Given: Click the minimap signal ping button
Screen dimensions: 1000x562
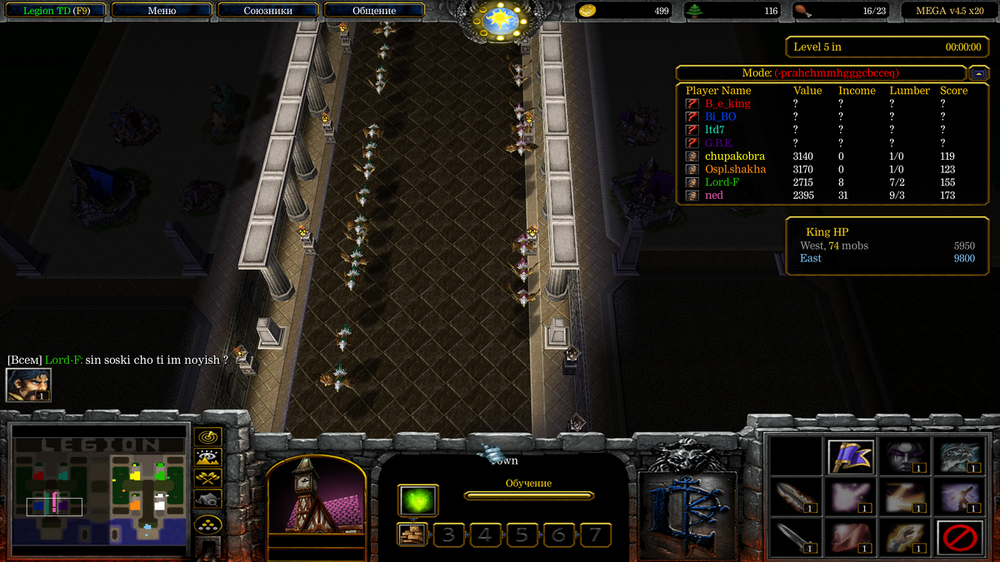Looking at the screenshot, I should 208,437.
